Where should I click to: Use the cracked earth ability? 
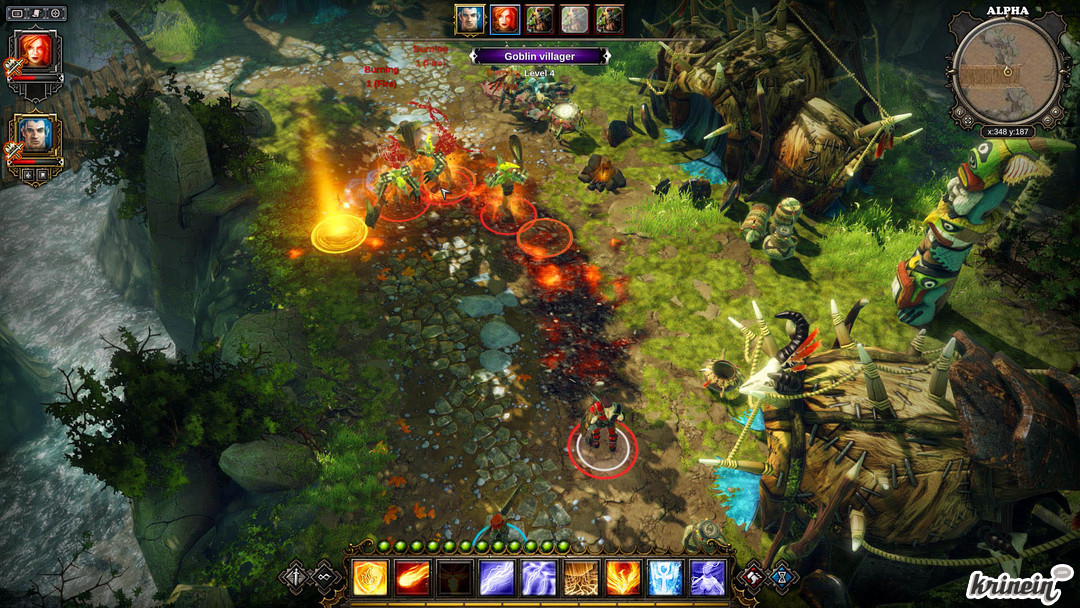pos(581,577)
